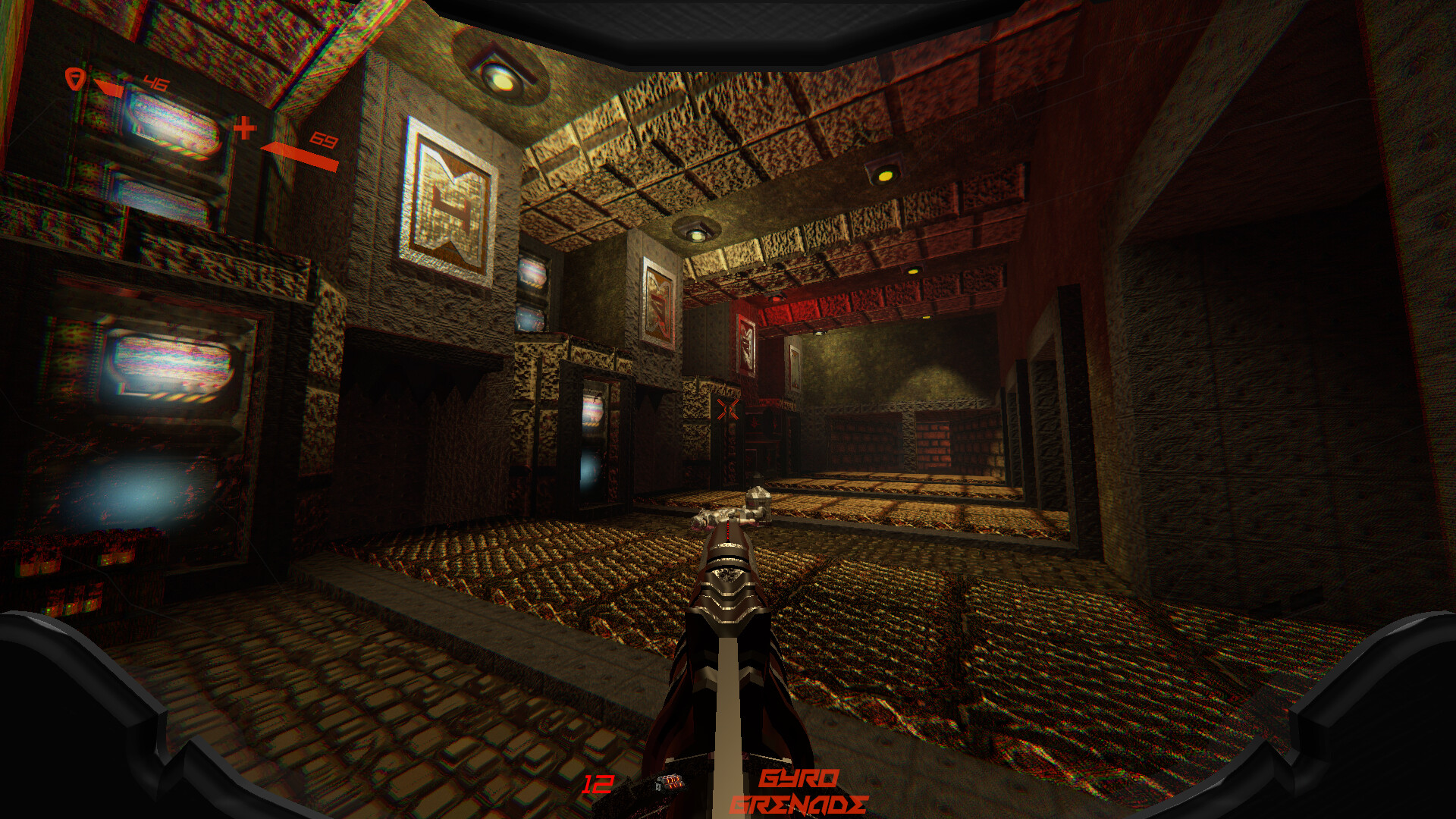This screenshot has width=1456, height=819.
Task: Select the framed wall emblem with letter design
Action: [x=449, y=197]
